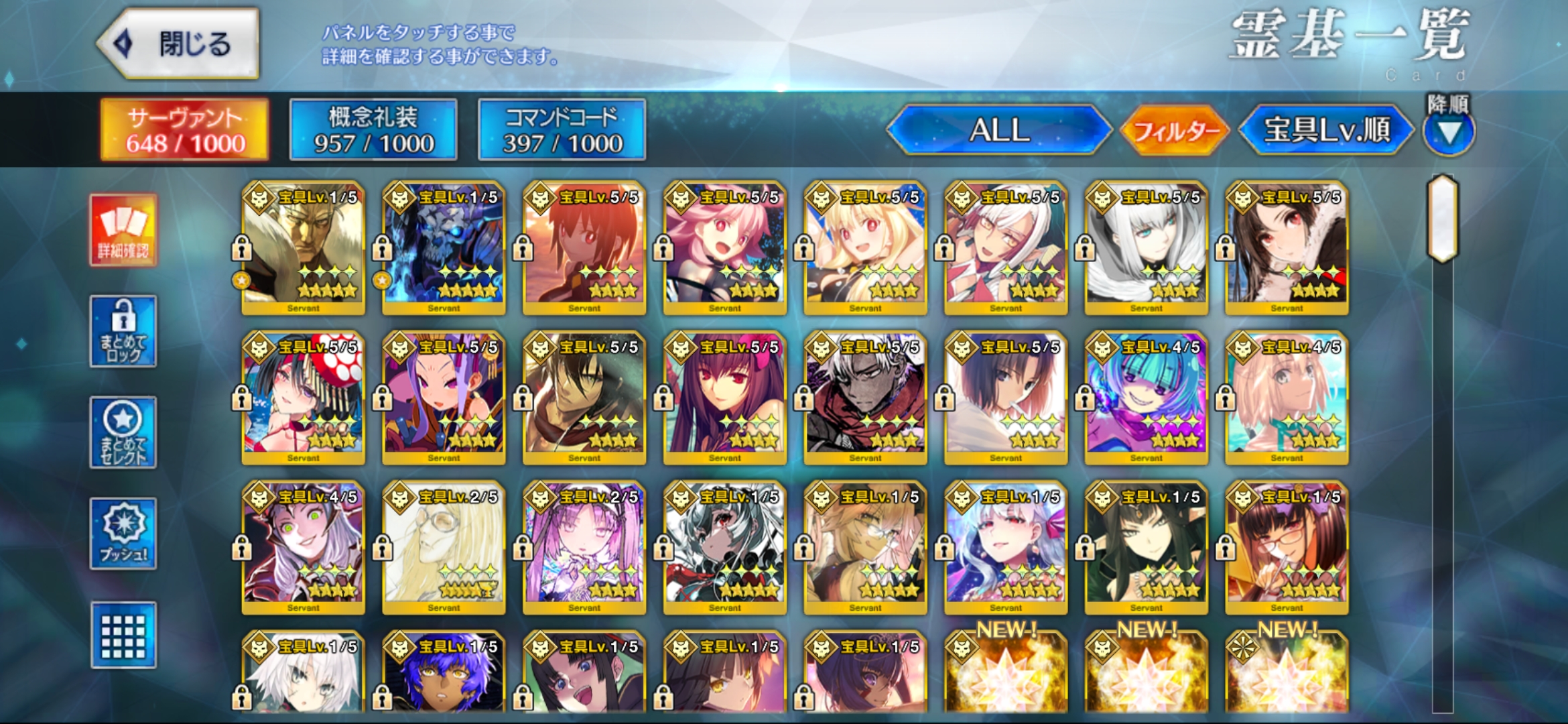Close the card list with 閉じる button
The width and height of the screenshot is (1568, 724).
tap(179, 44)
